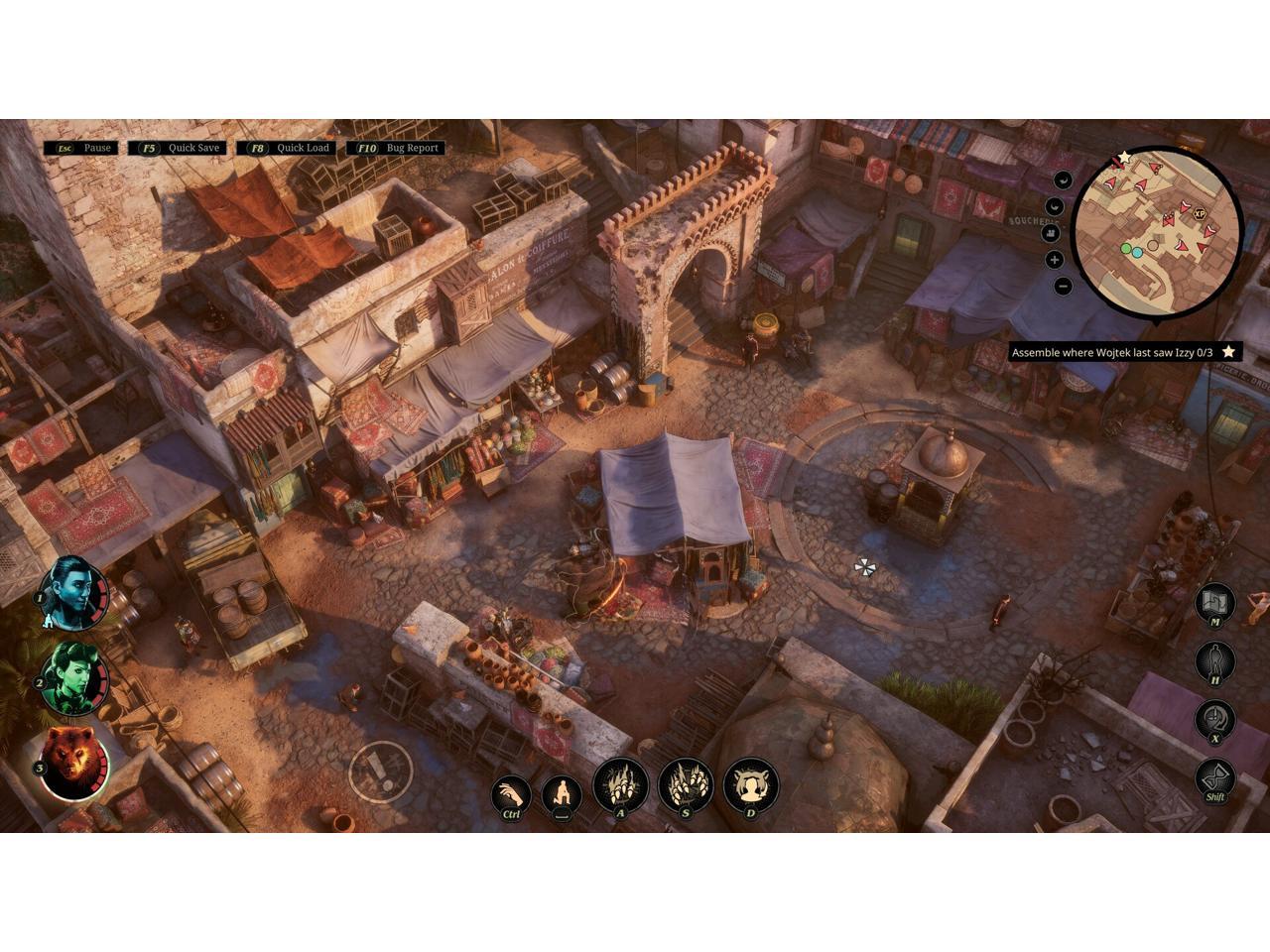This screenshot has width=1270, height=952.
Task: Activate the hand interact ability
Action: (x=511, y=795)
